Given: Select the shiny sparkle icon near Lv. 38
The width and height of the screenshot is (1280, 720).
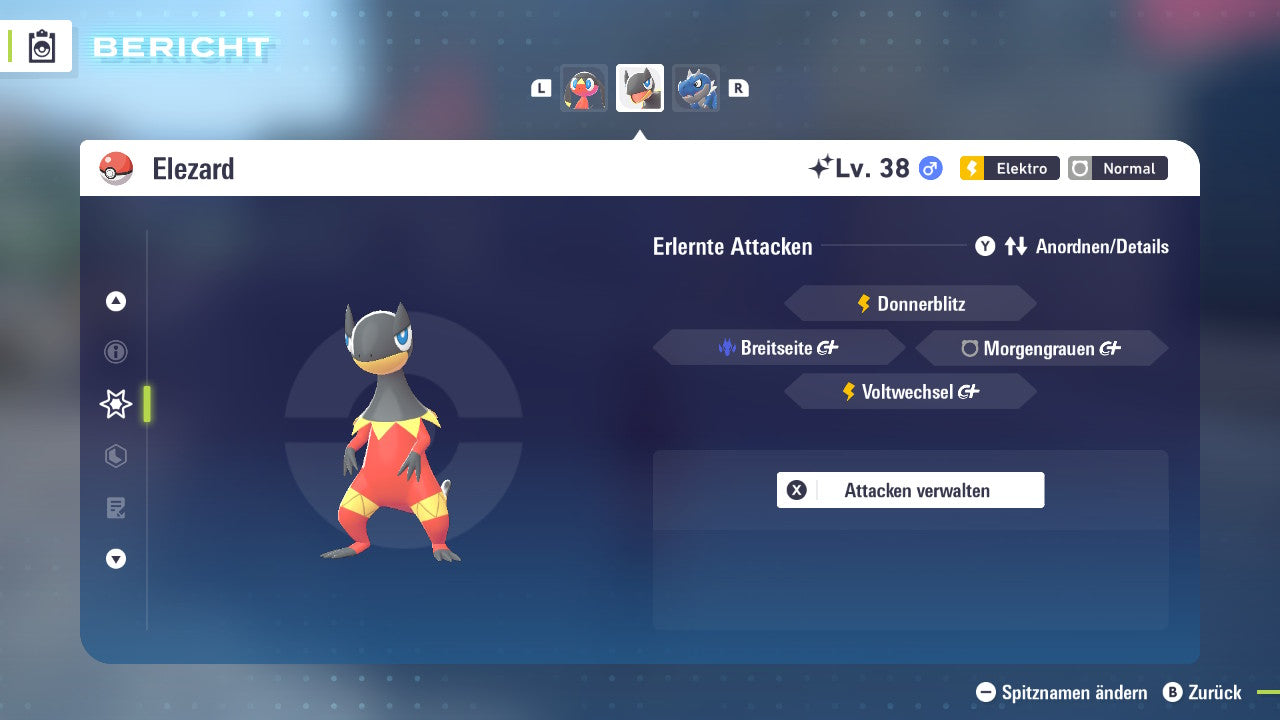Looking at the screenshot, I should [x=825, y=166].
